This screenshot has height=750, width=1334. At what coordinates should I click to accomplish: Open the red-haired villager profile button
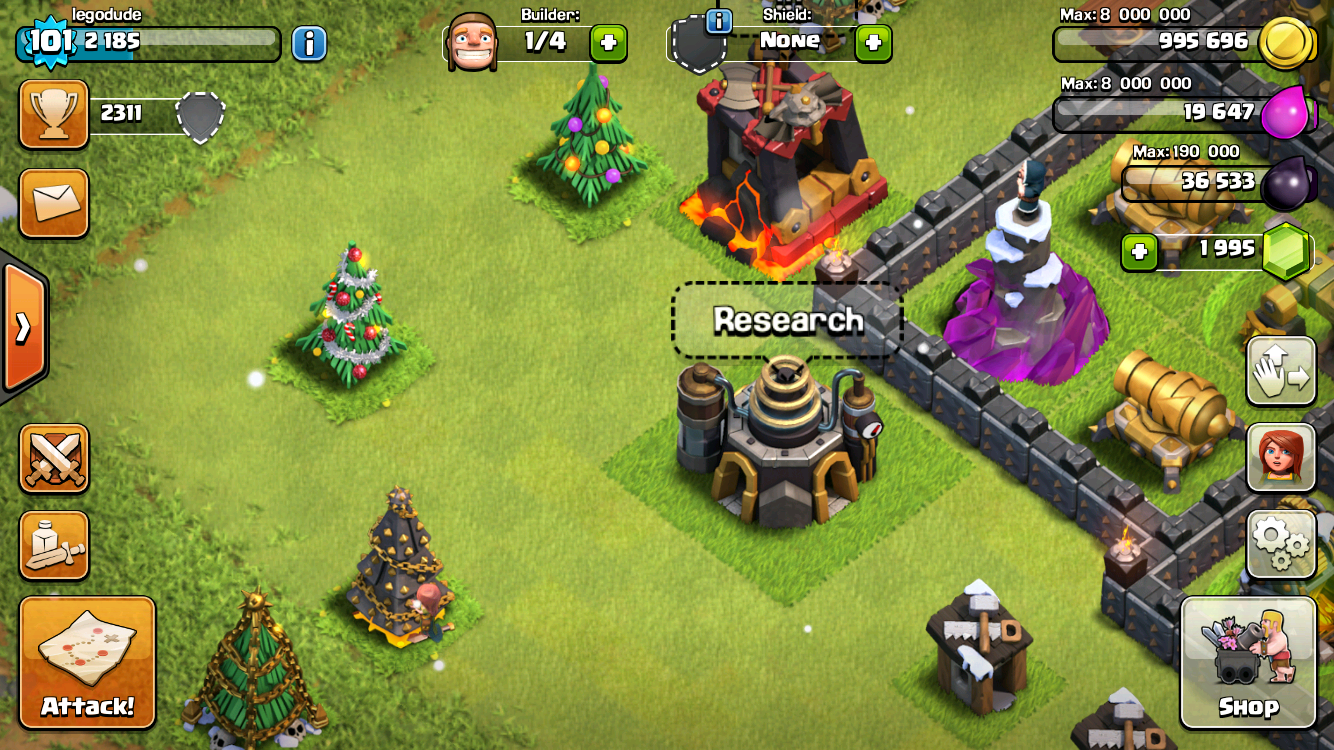1281,457
